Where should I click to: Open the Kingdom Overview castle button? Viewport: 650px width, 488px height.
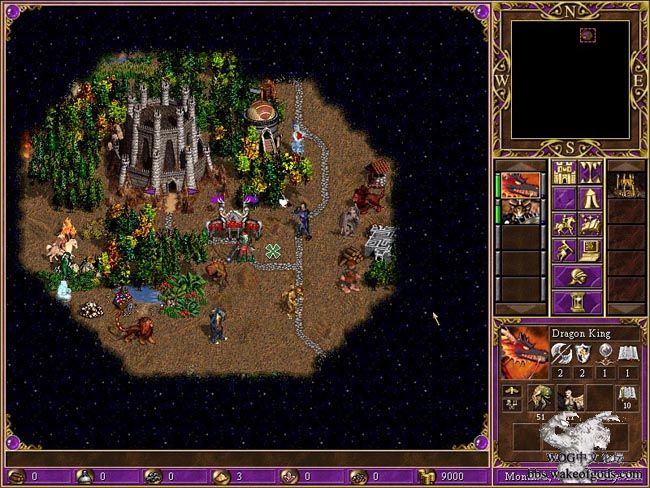pyautogui.click(x=563, y=172)
